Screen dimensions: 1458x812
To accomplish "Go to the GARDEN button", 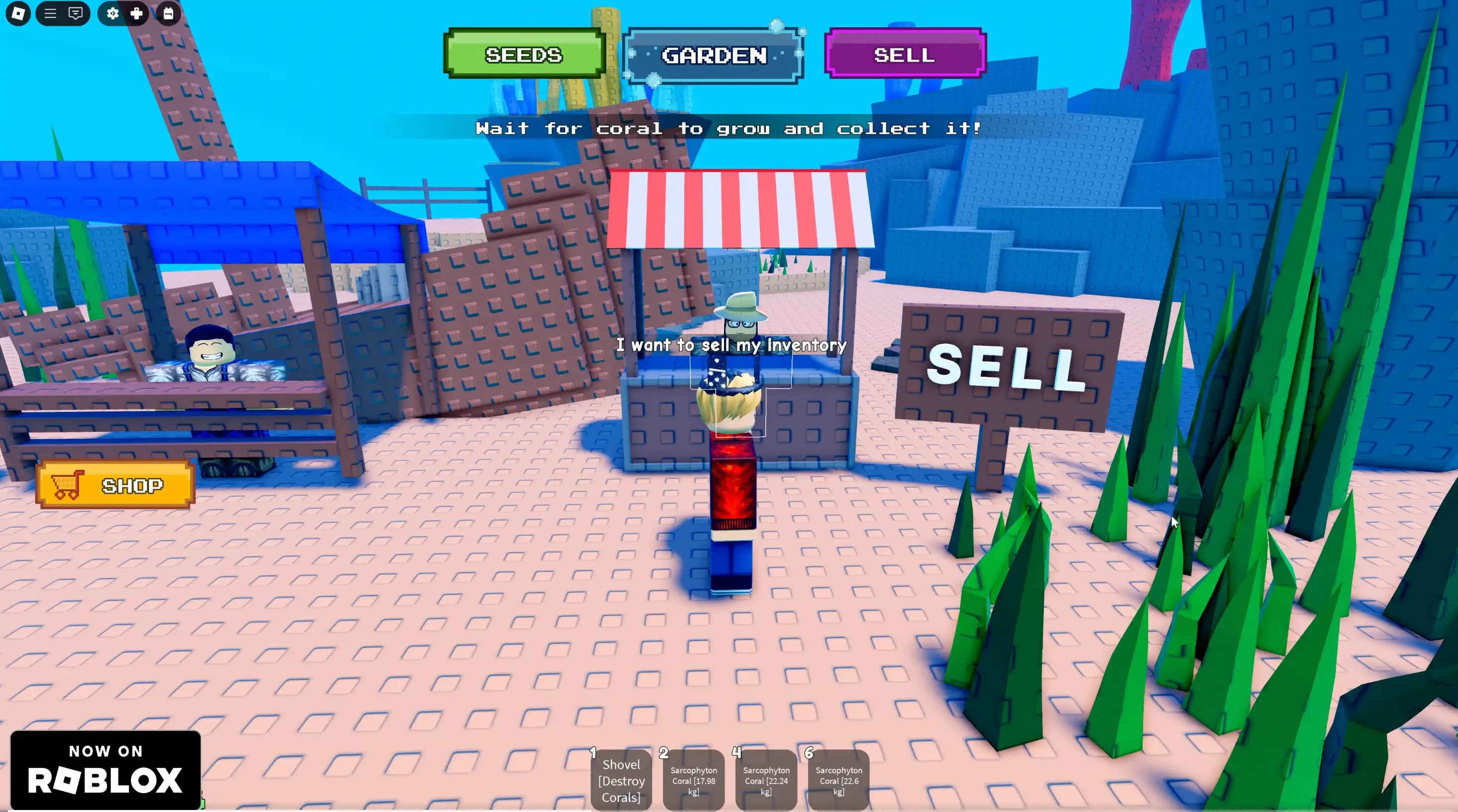I will [x=713, y=56].
